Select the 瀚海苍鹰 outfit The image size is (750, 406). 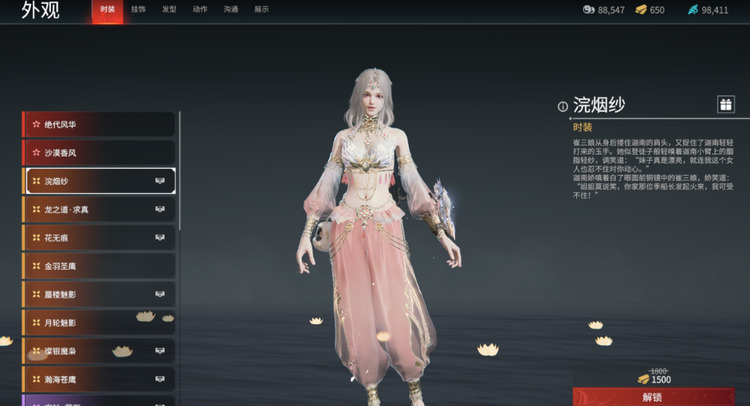(98, 380)
